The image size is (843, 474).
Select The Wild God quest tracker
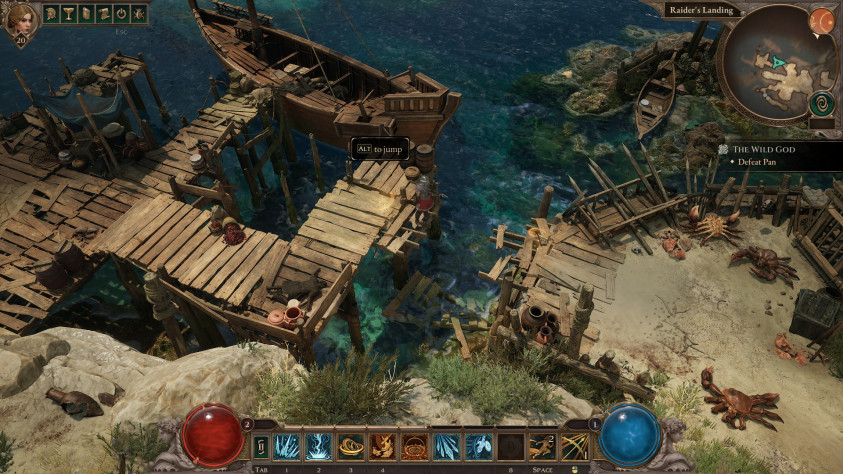pyautogui.click(x=757, y=149)
